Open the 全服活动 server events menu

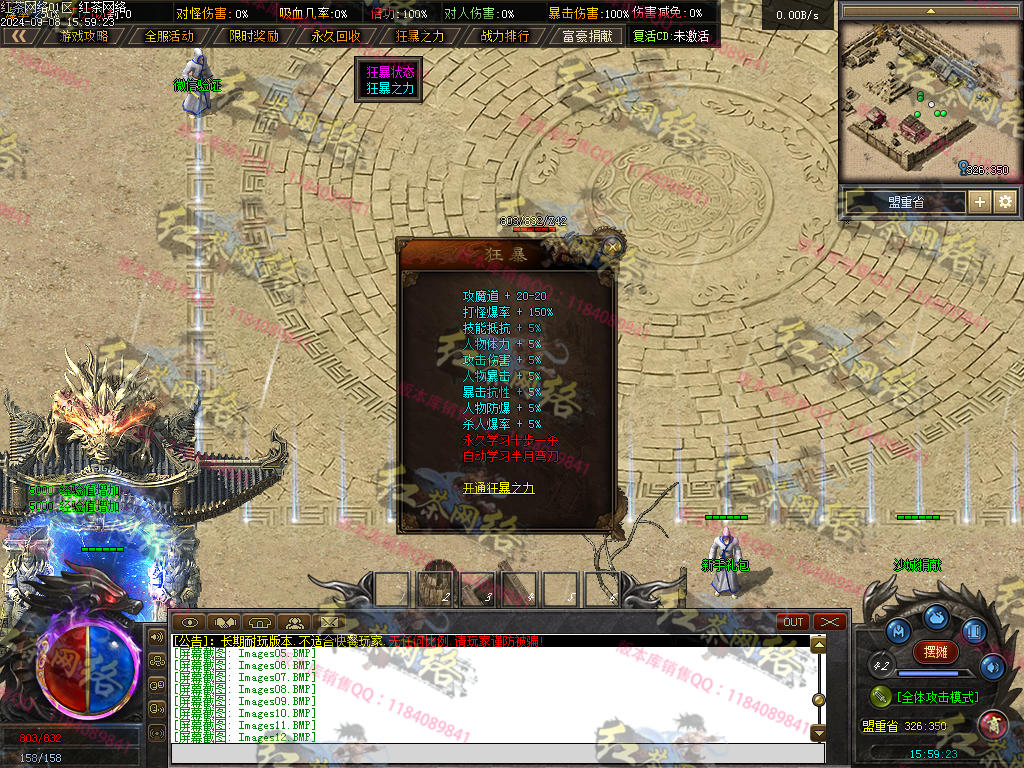coord(169,36)
